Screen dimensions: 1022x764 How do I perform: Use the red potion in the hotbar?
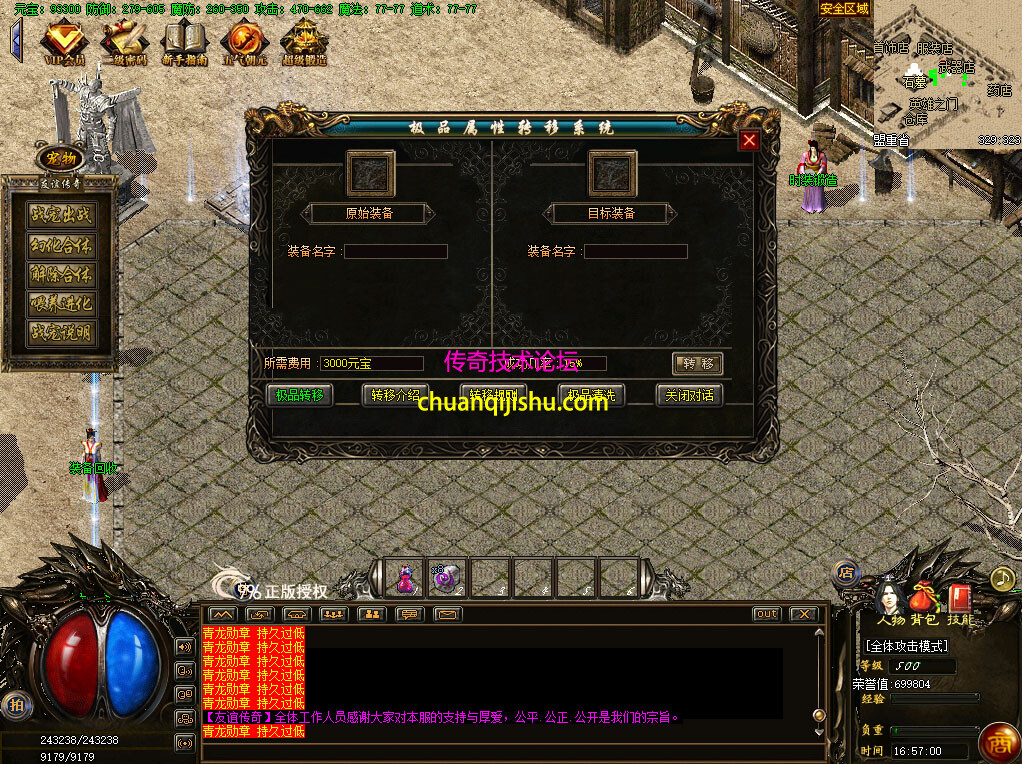pyautogui.click(x=406, y=578)
